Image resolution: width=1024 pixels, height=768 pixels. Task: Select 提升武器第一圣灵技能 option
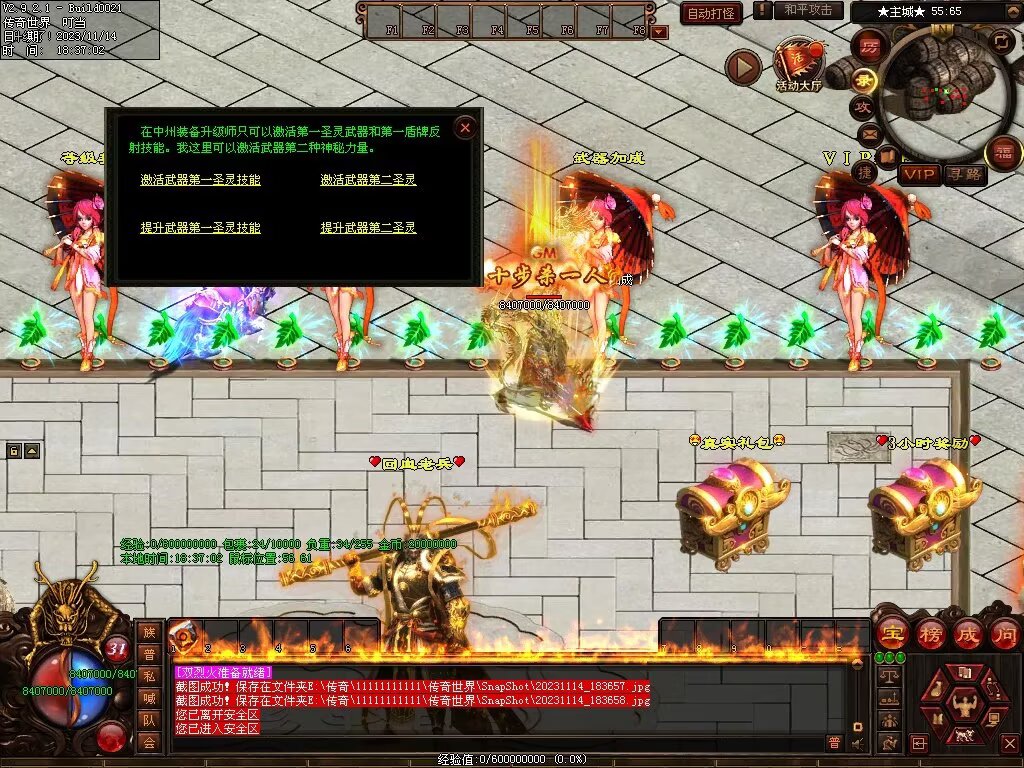(x=200, y=228)
